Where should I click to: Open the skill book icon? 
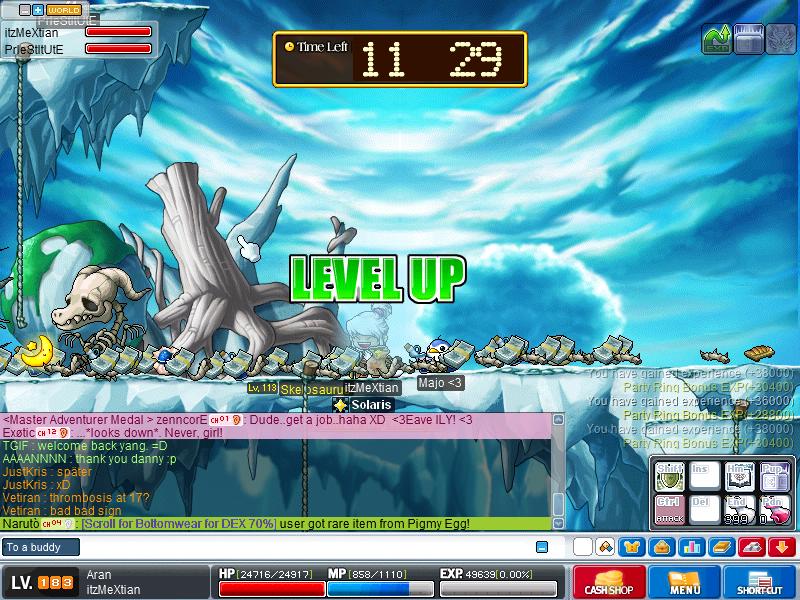pos(722,547)
